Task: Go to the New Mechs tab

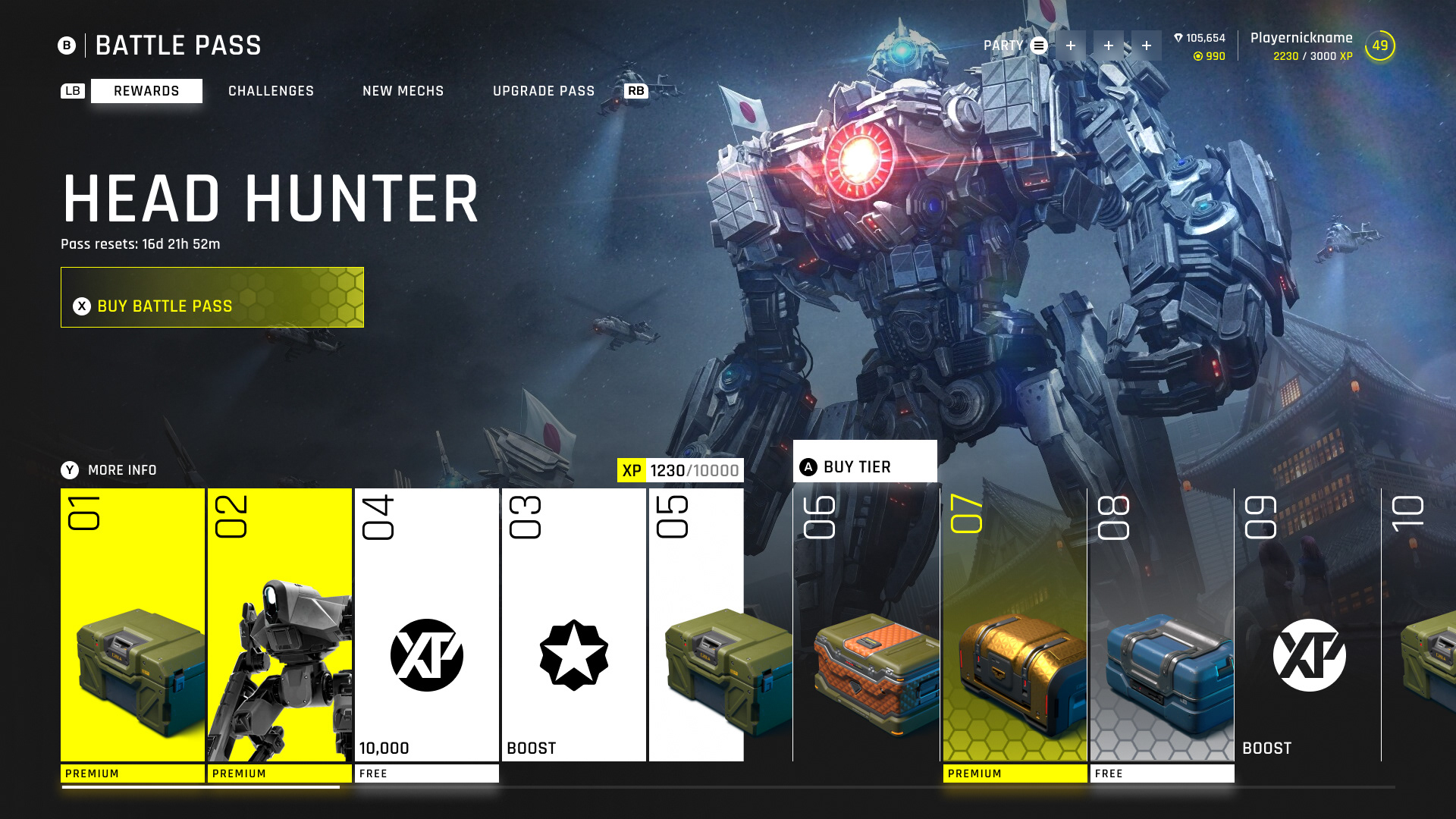Action: (403, 91)
